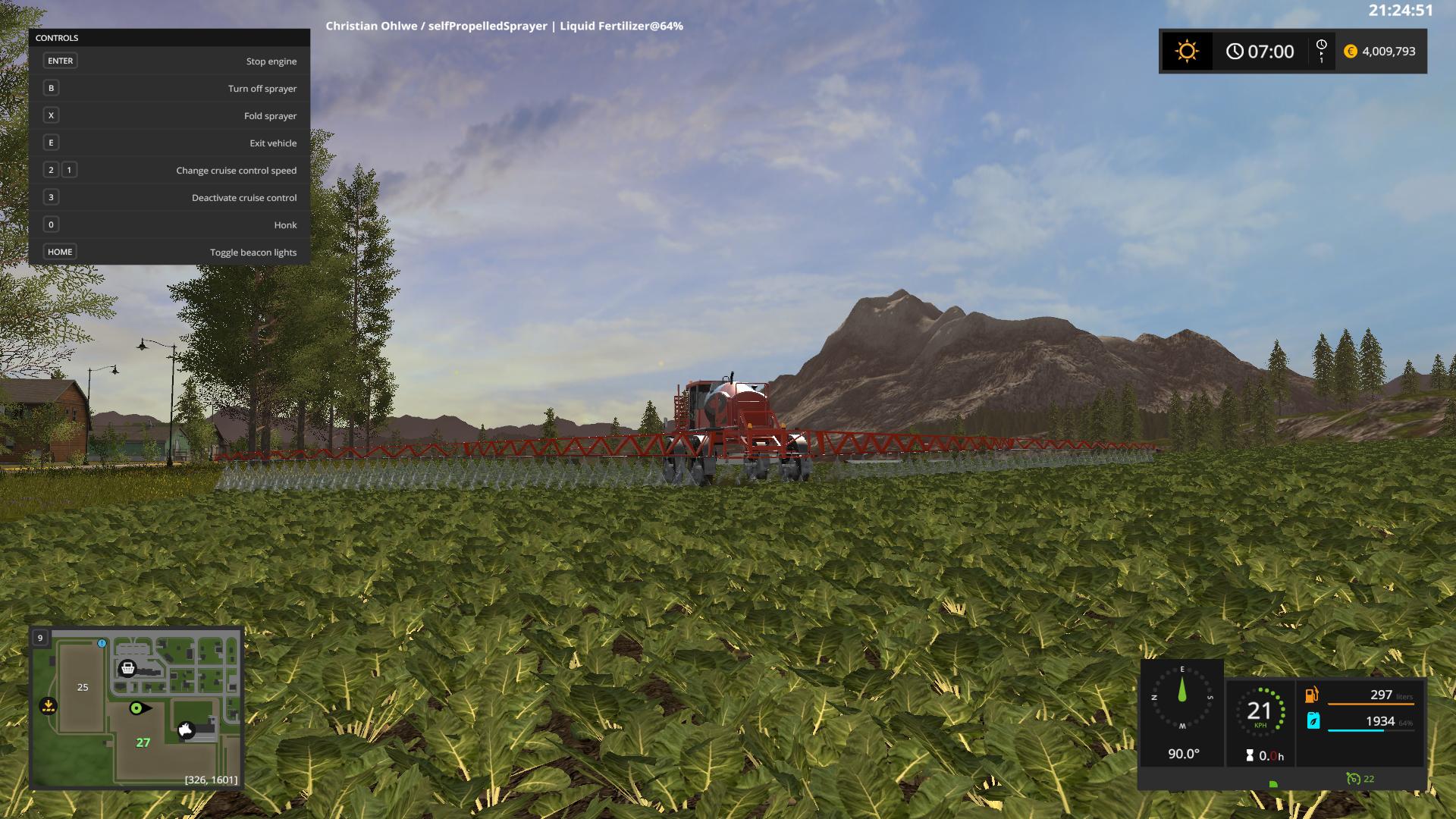
Task: Click Fold sprayer in the controls list
Action: (270, 115)
